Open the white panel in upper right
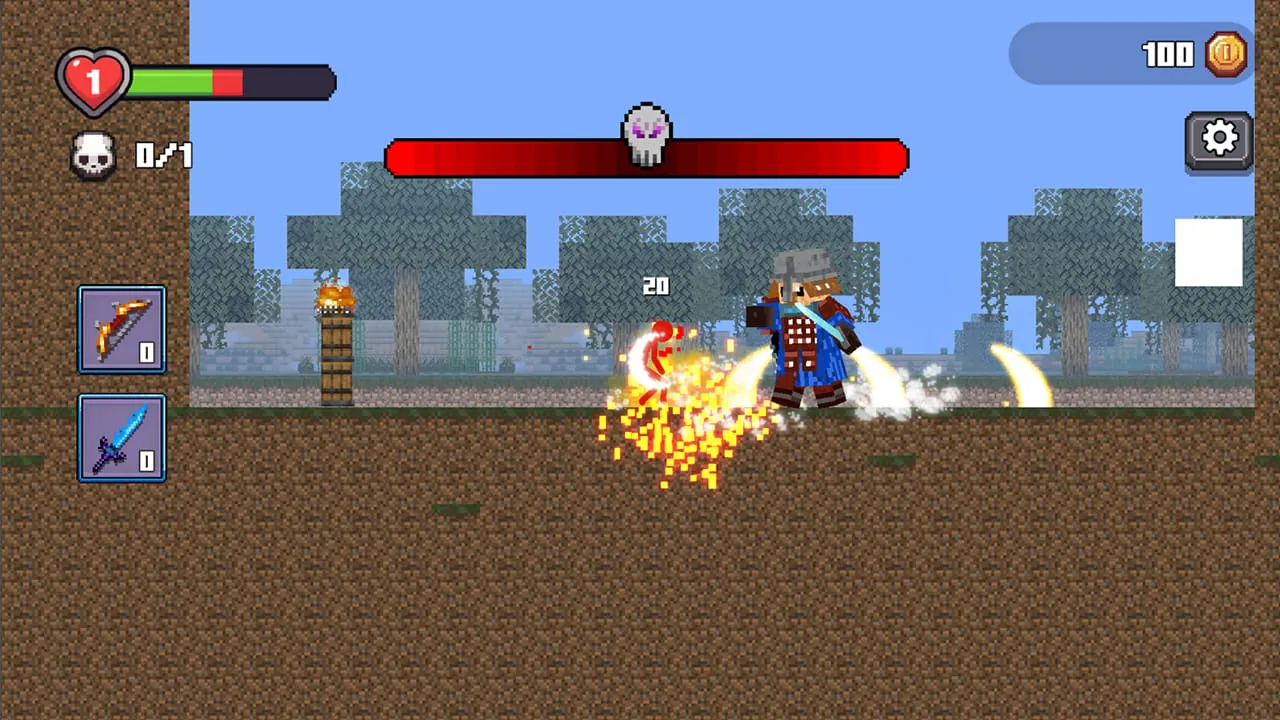1280x720 pixels. [1208, 250]
